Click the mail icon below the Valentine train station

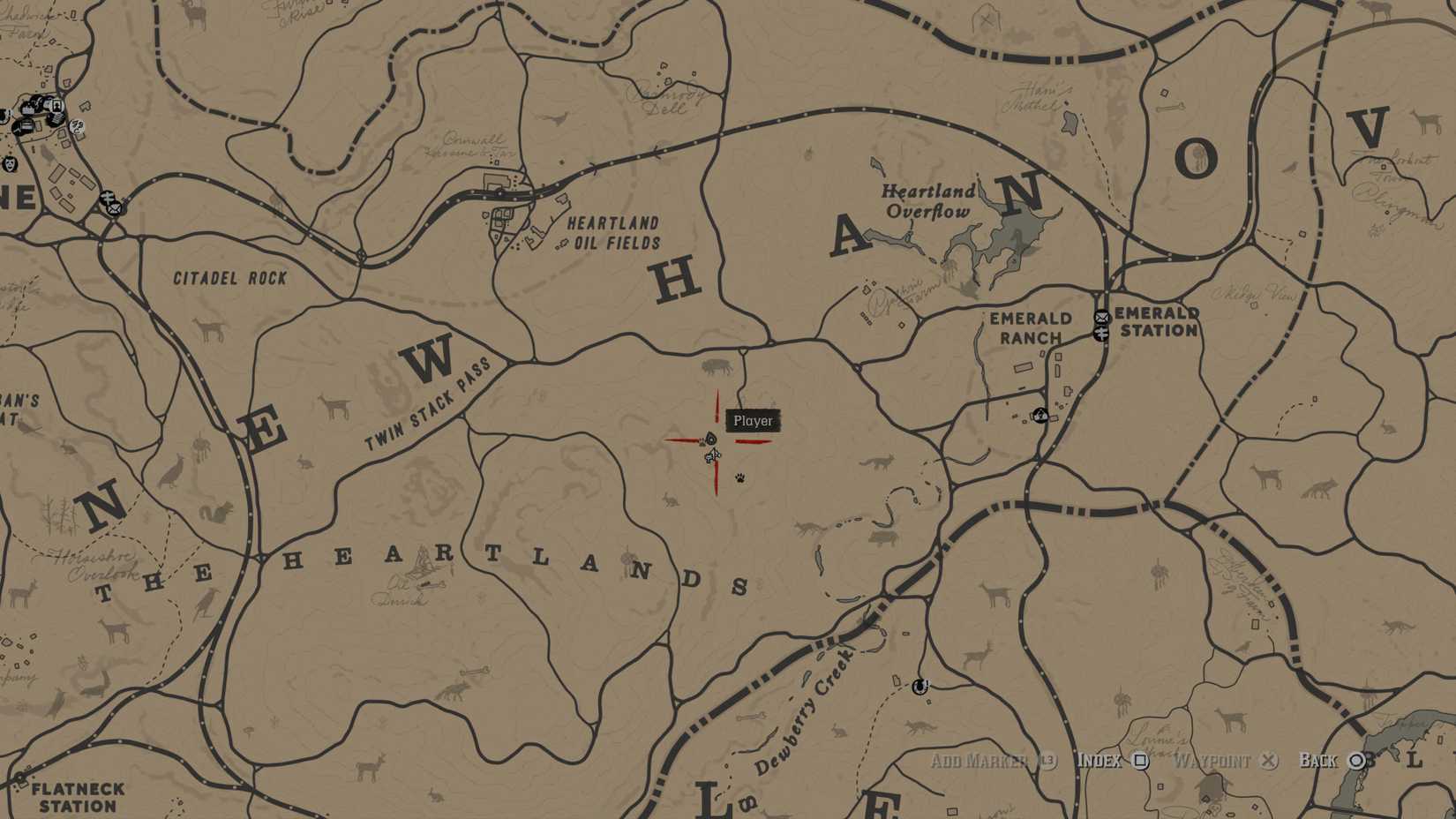[113, 209]
